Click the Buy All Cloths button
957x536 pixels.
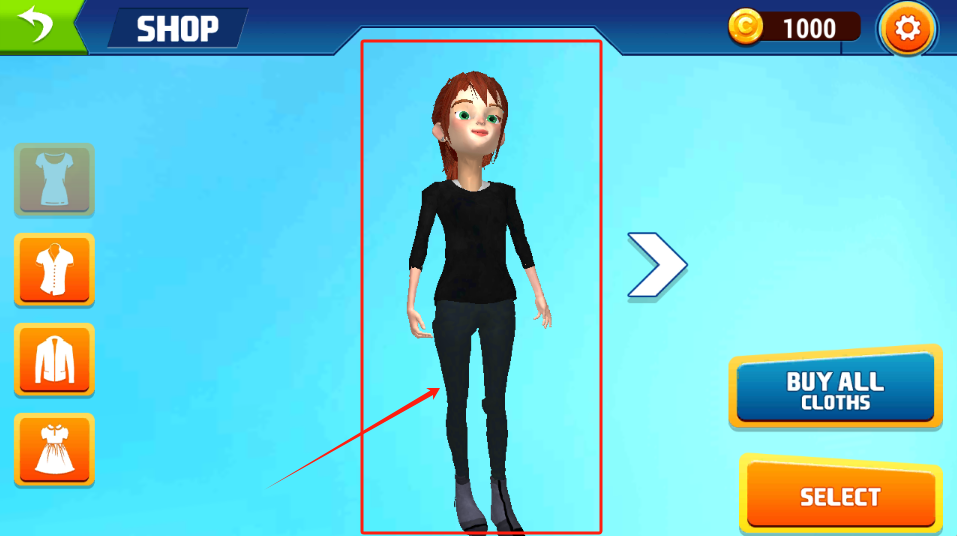[835, 389]
